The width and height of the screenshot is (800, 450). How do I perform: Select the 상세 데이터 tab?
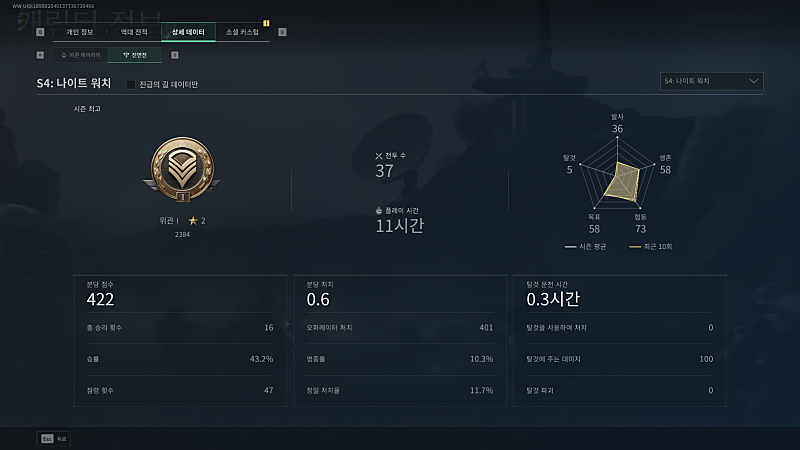[188, 32]
